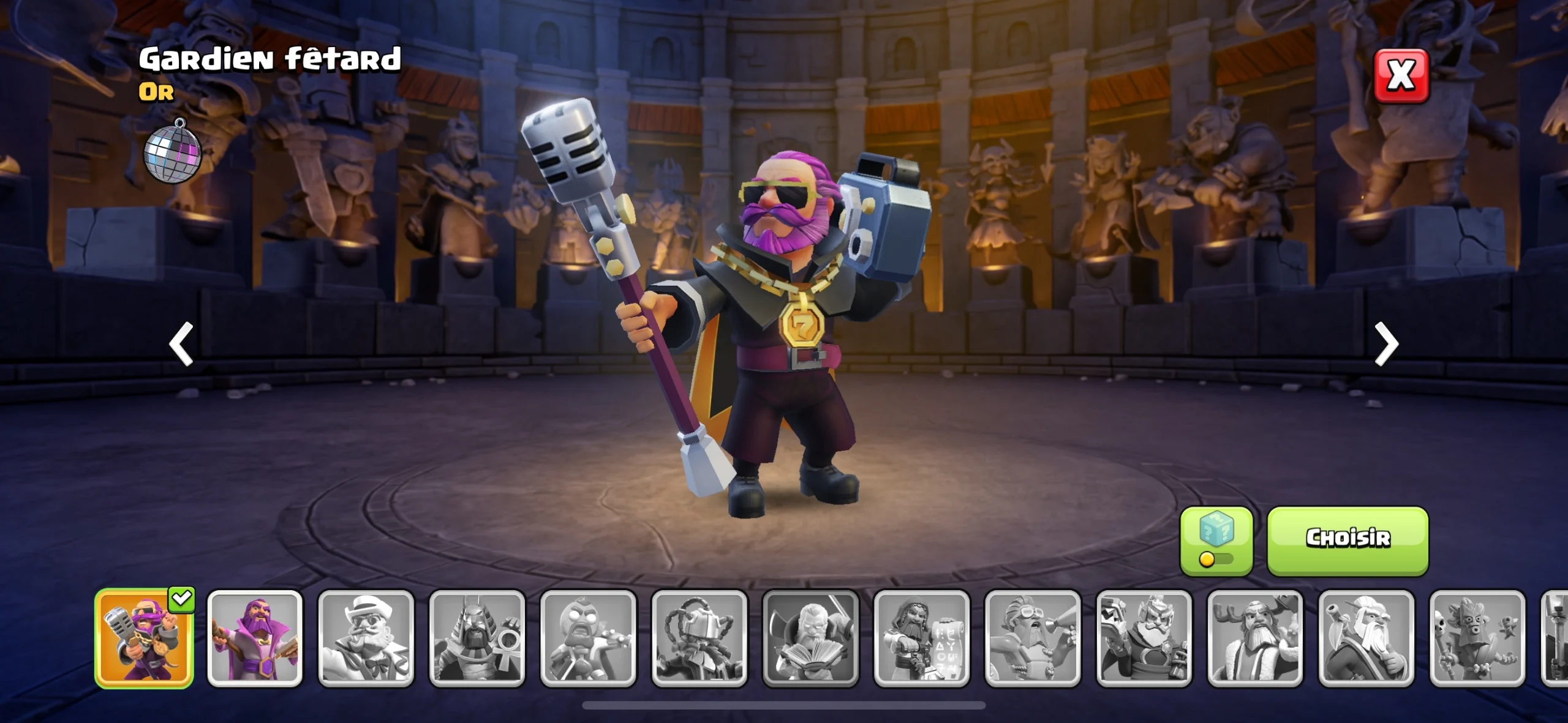This screenshot has height=723, width=1568.
Task: Go to the previous skin with the left arrow
Action: click(181, 344)
